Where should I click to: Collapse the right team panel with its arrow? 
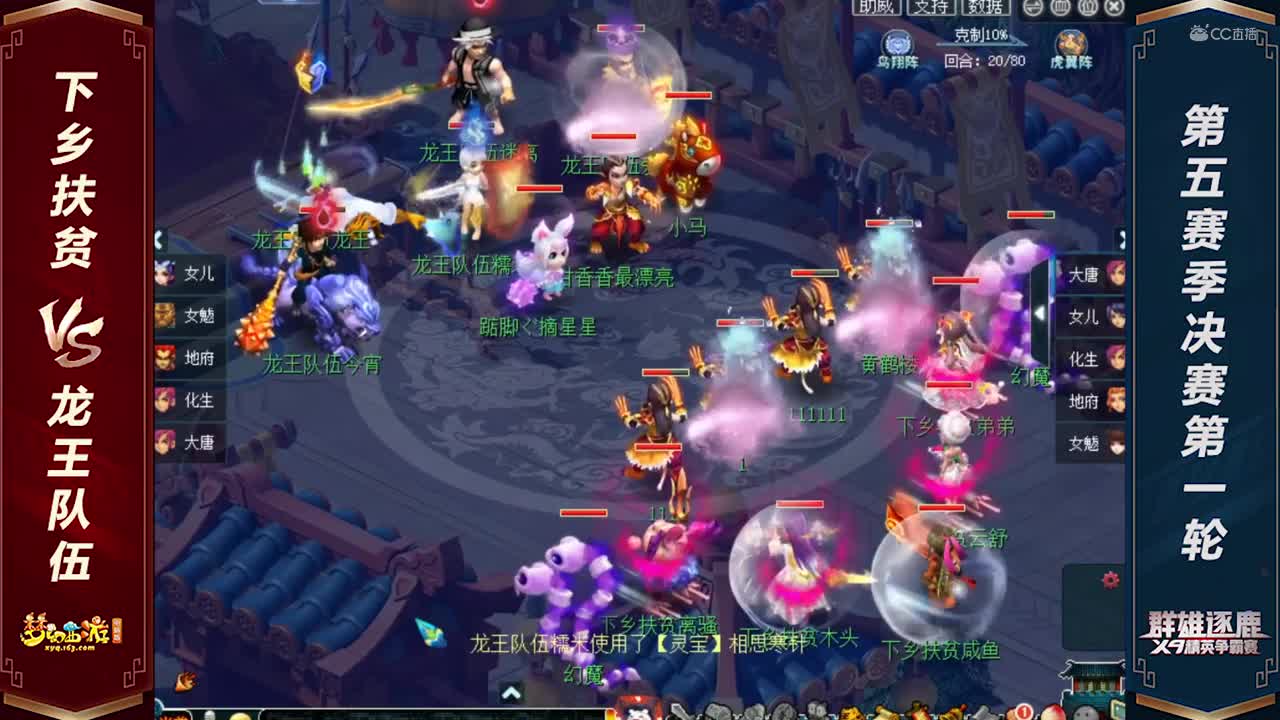[1123, 238]
